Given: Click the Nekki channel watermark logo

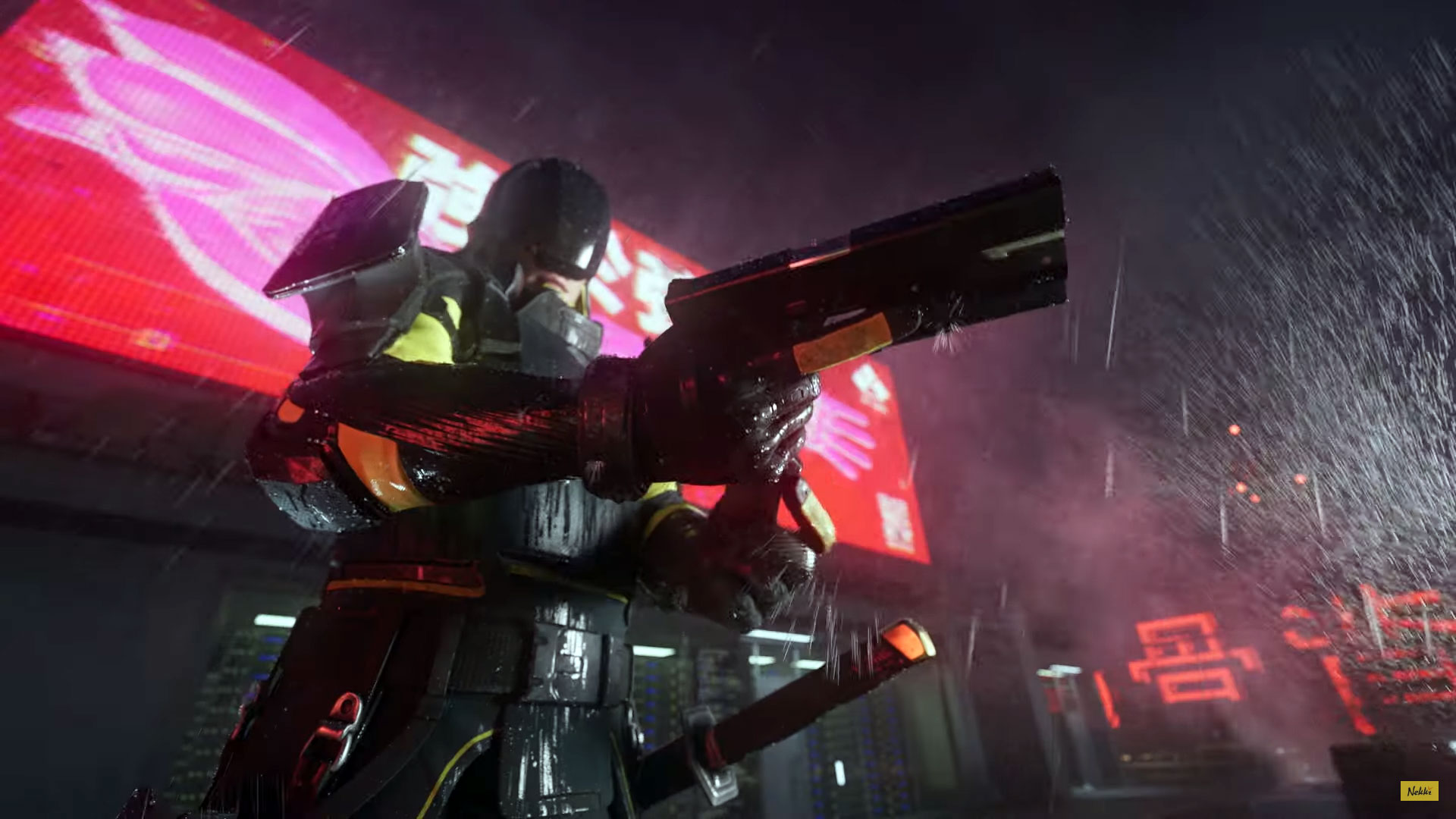Looking at the screenshot, I should (1419, 791).
